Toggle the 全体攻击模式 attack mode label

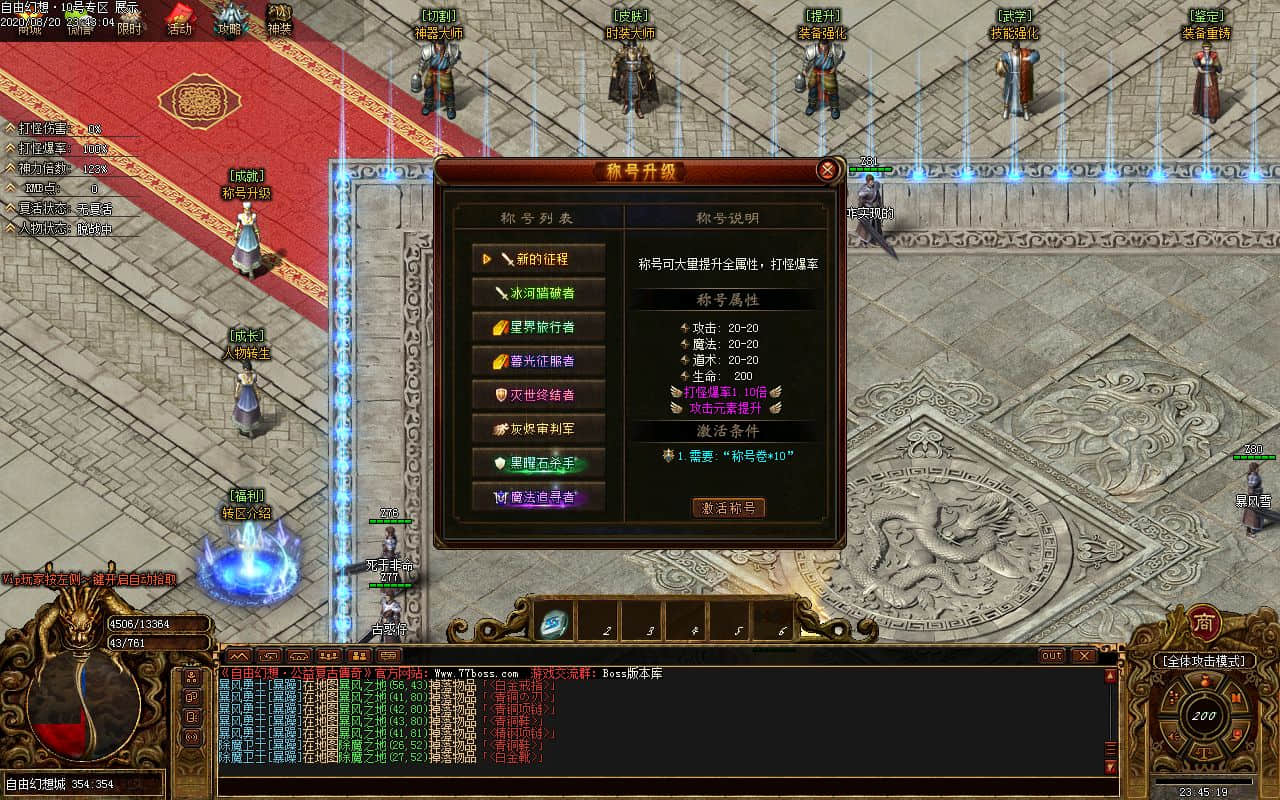pyautogui.click(x=1204, y=662)
